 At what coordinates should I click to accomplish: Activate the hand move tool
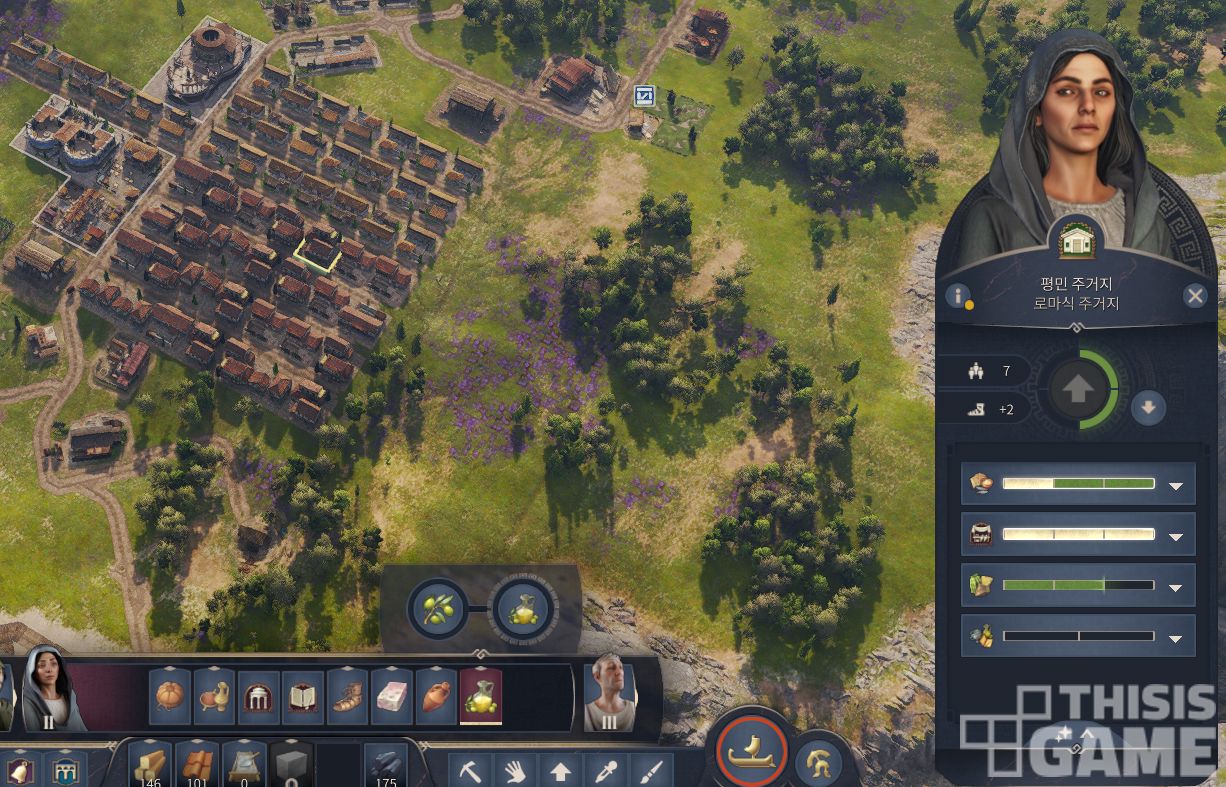(x=514, y=771)
